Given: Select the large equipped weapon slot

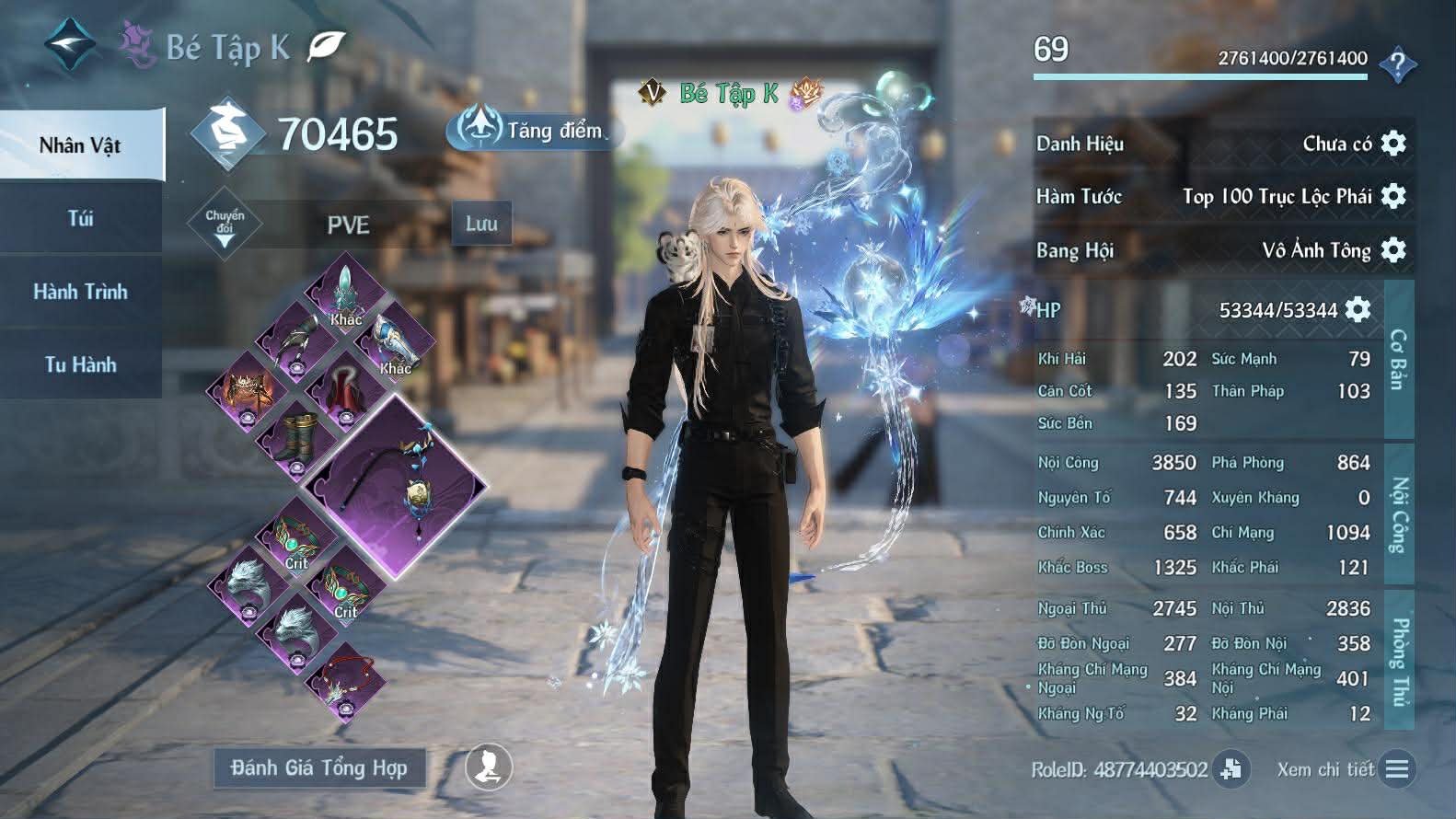Looking at the screenshot, I should click(x=396, y=487).
